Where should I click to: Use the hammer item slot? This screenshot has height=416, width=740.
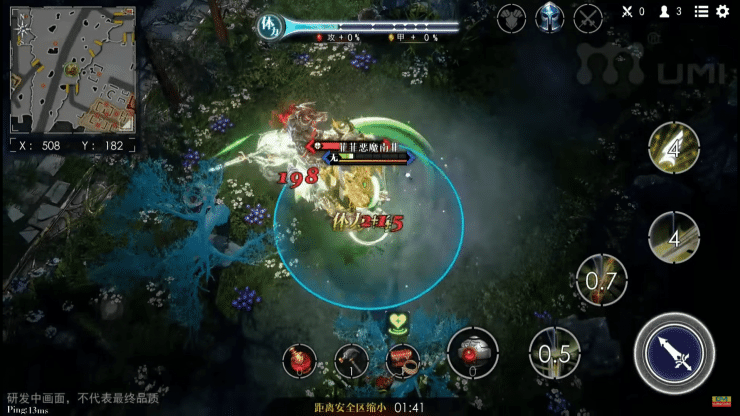coord(351,359)
